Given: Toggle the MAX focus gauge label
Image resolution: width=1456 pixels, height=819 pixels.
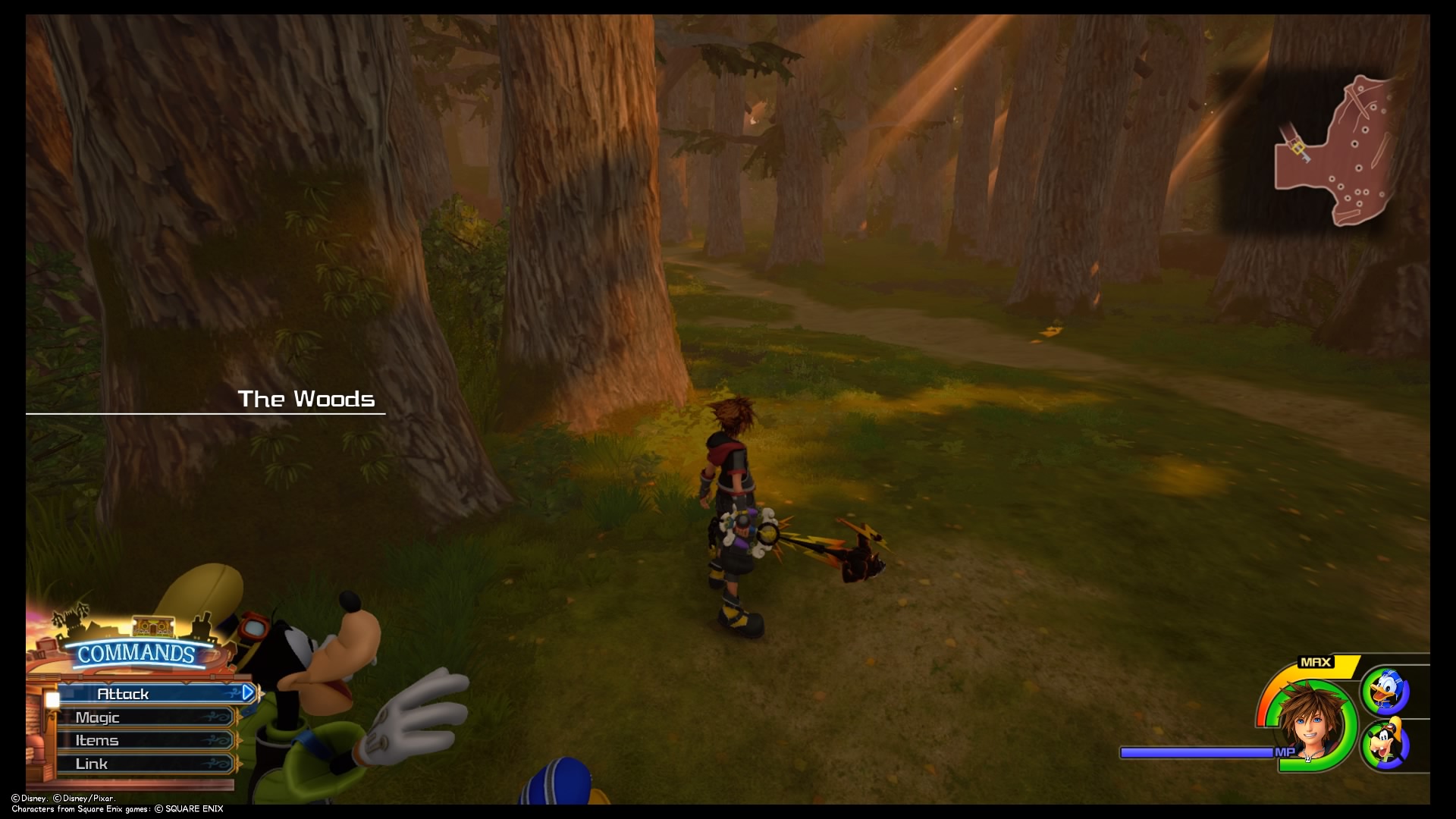Looking at the screenshot, I should 1315,661.
